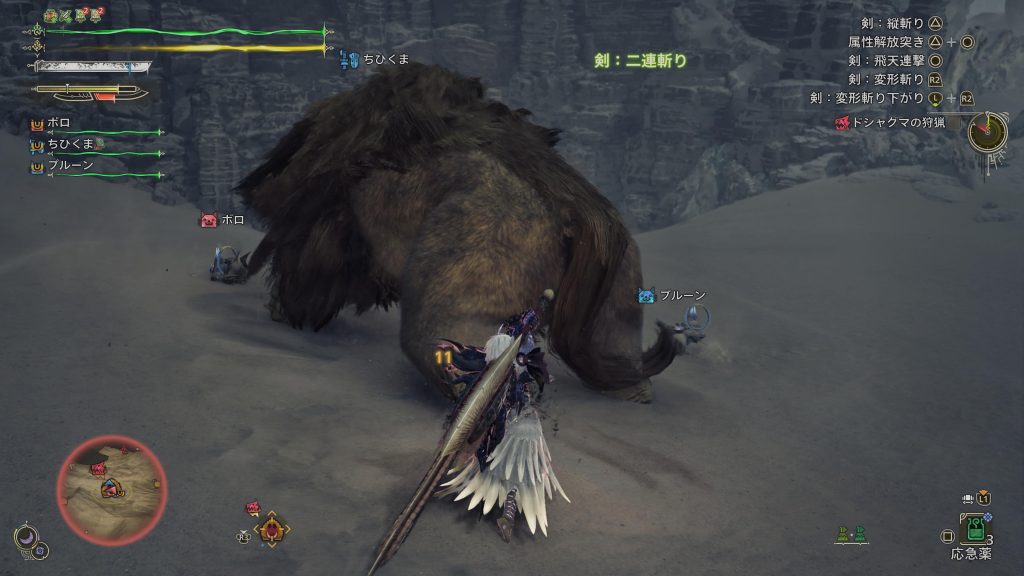
Task: Select ブルーン in the party list
Action: 70,166
